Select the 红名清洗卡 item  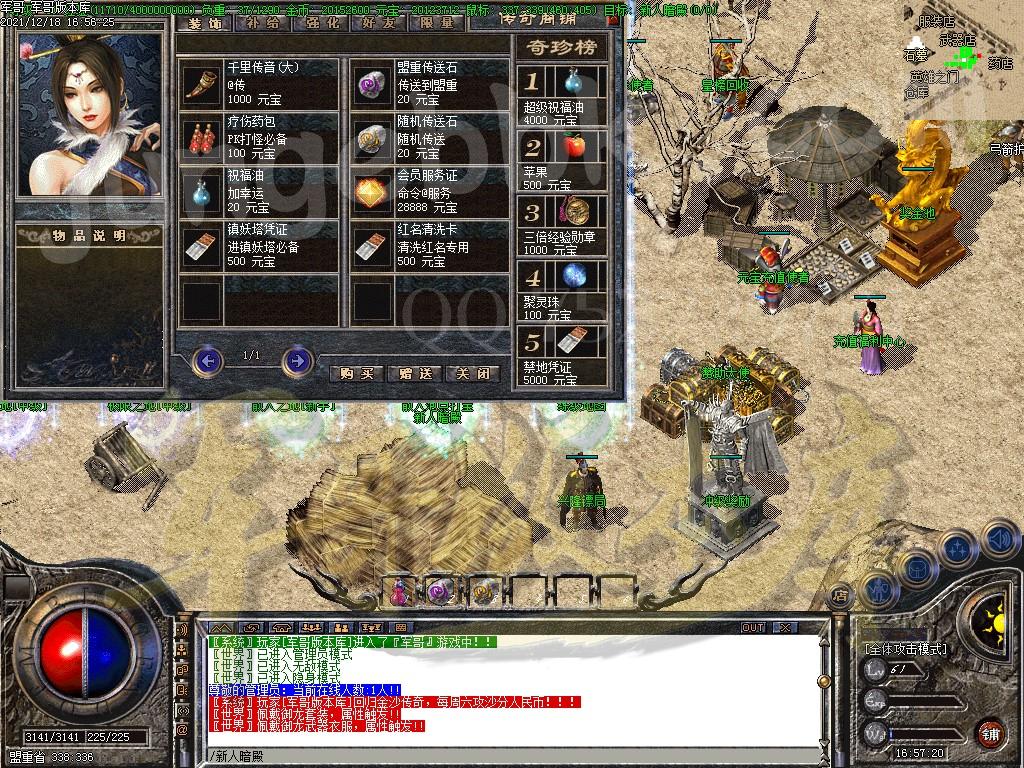(374, 243)
